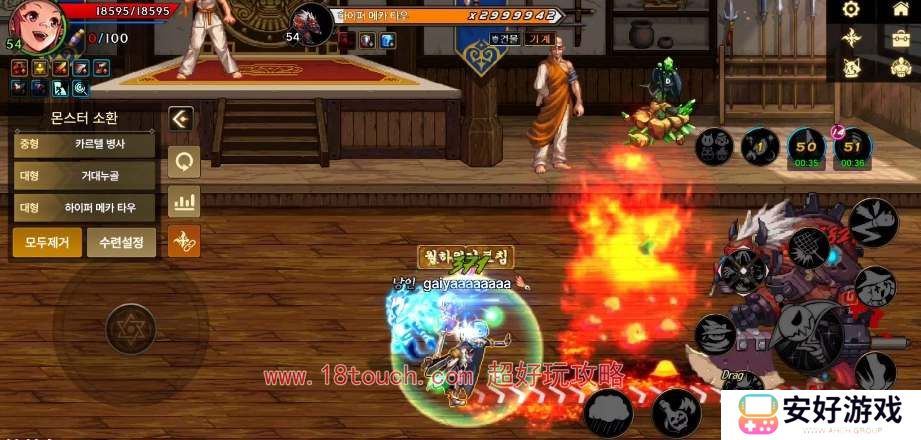The height and width of the screenshot is (440, 921).
Task: Click the home icon
Action: [899, 10]
